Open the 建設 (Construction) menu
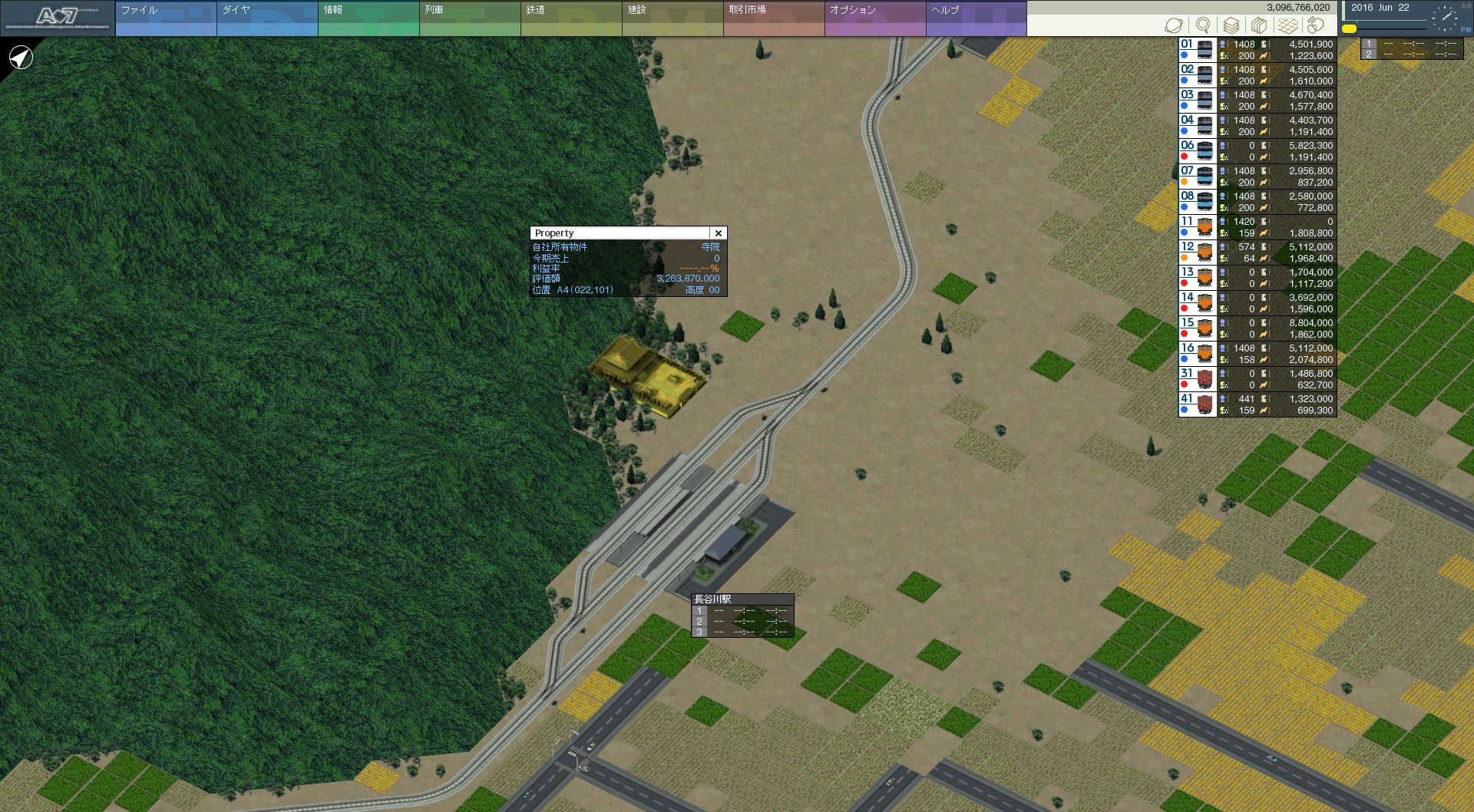Screen dimensions: 1474x812 (672, 18)
